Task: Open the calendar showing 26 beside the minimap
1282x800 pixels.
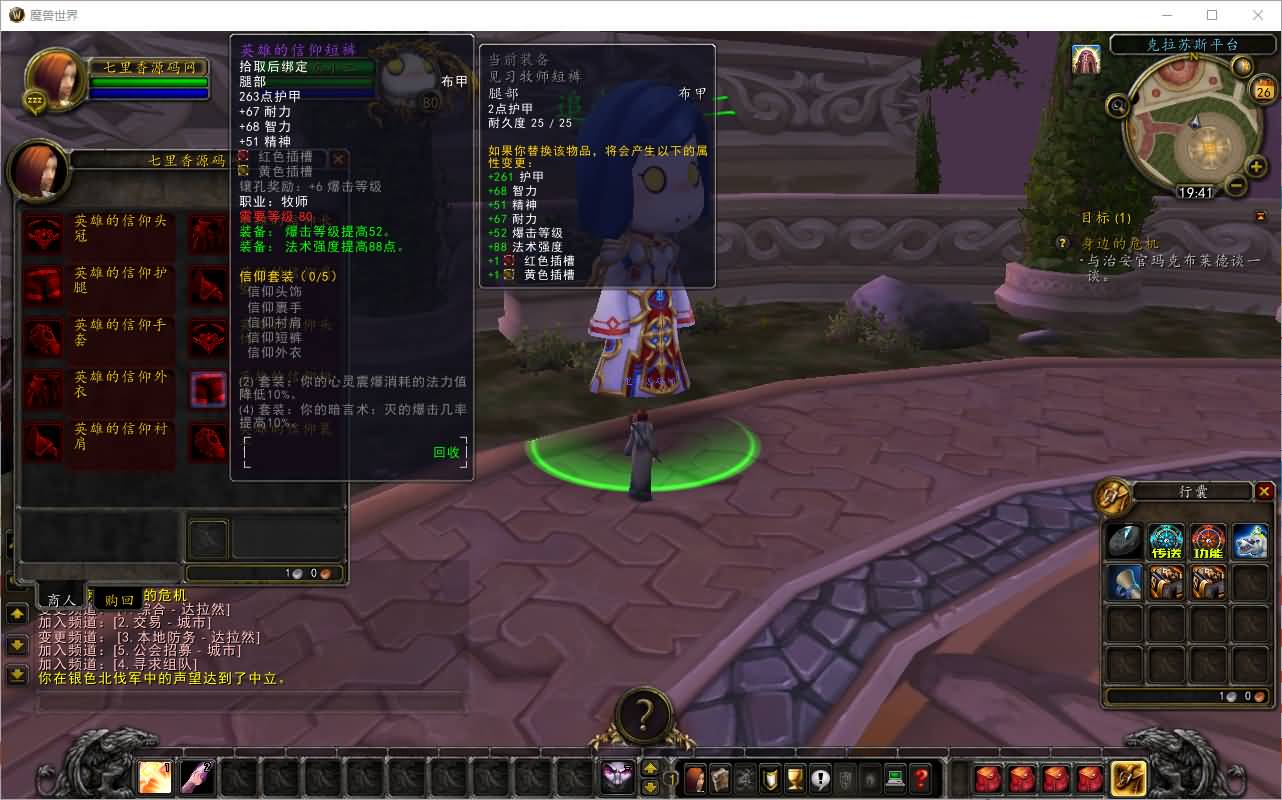Action: [x=1263, y=89]
